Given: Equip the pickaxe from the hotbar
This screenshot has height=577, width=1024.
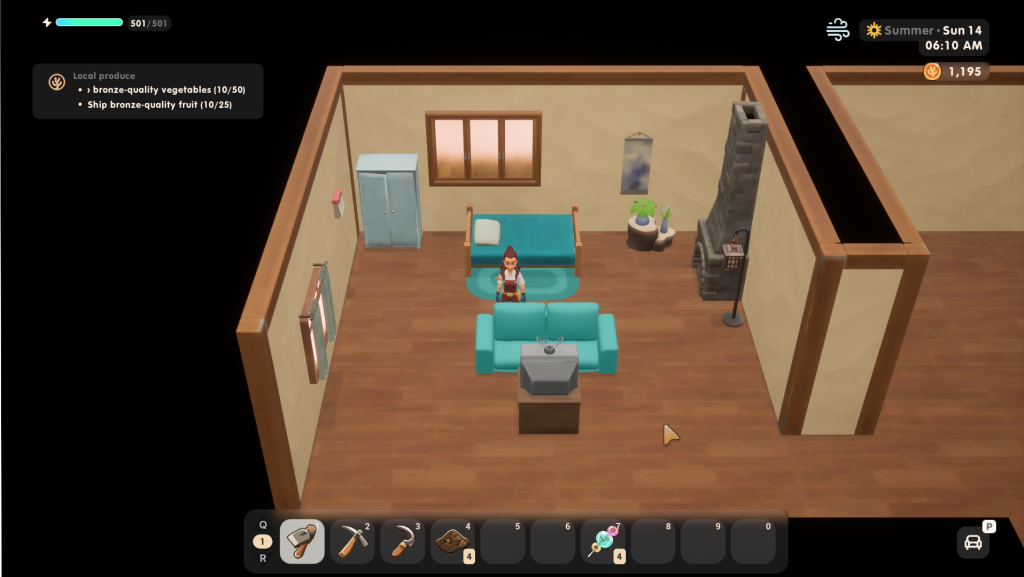Looking at the screenshot, I should [352, 542].
